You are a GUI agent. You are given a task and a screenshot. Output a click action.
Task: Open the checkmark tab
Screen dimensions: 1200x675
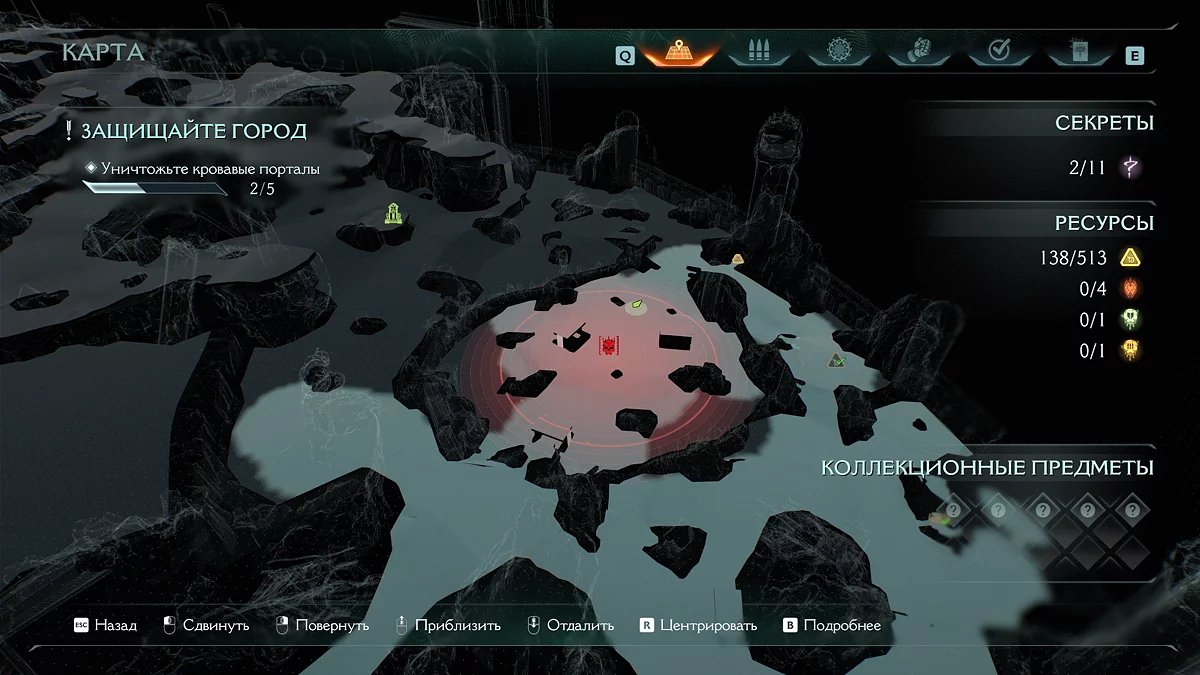click(996, 51)
